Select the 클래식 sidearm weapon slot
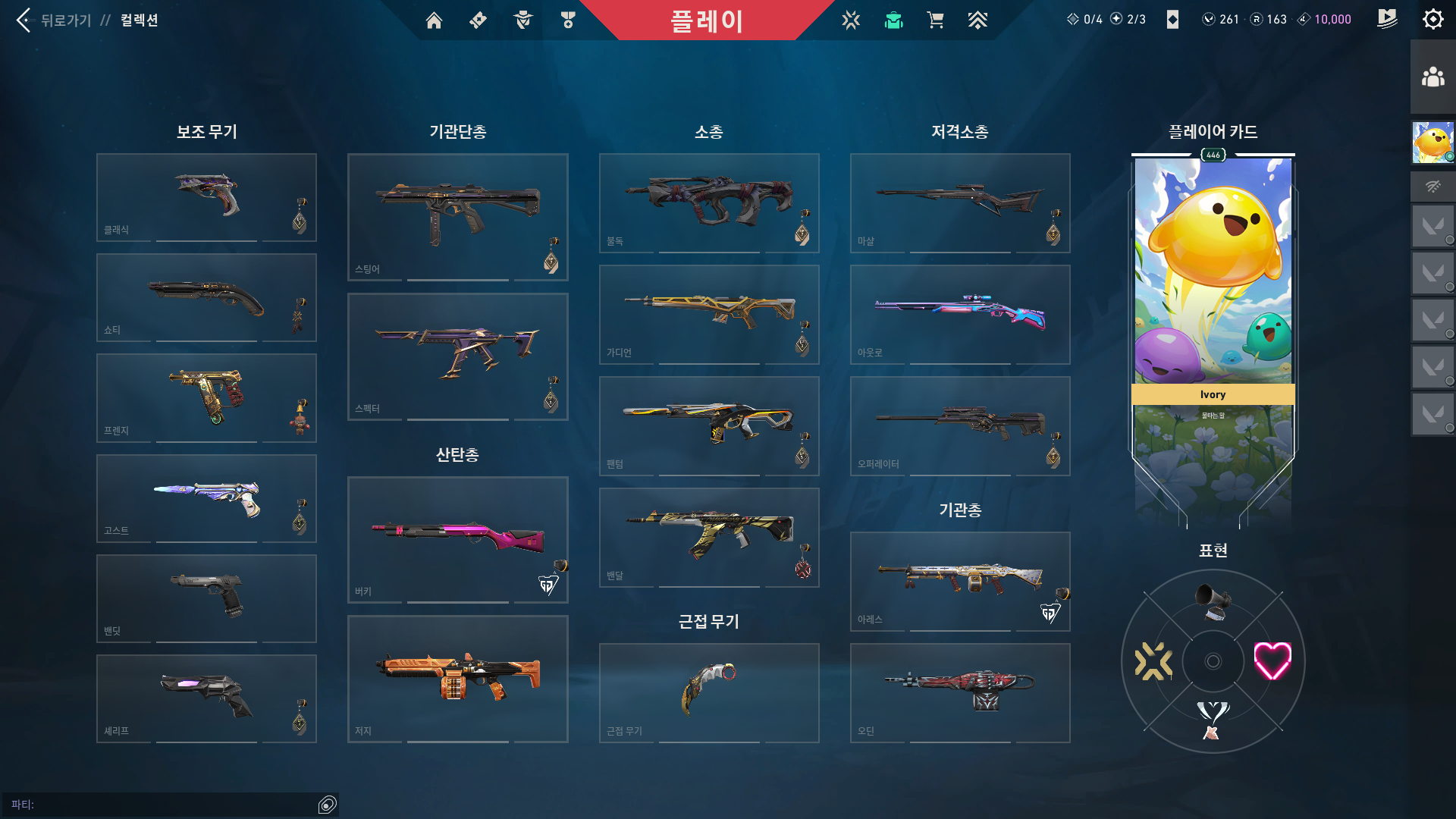1456x819 pixels. click(x=206, y=197)
